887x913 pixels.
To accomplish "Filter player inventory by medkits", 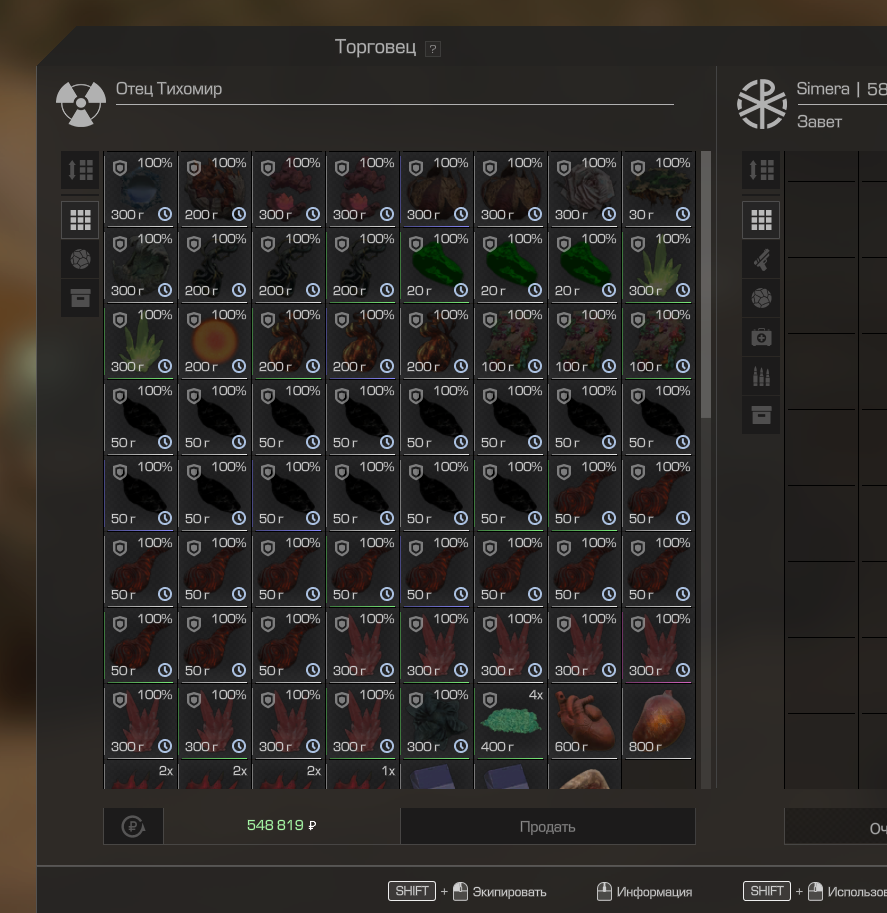I will (x=761, y=337).
